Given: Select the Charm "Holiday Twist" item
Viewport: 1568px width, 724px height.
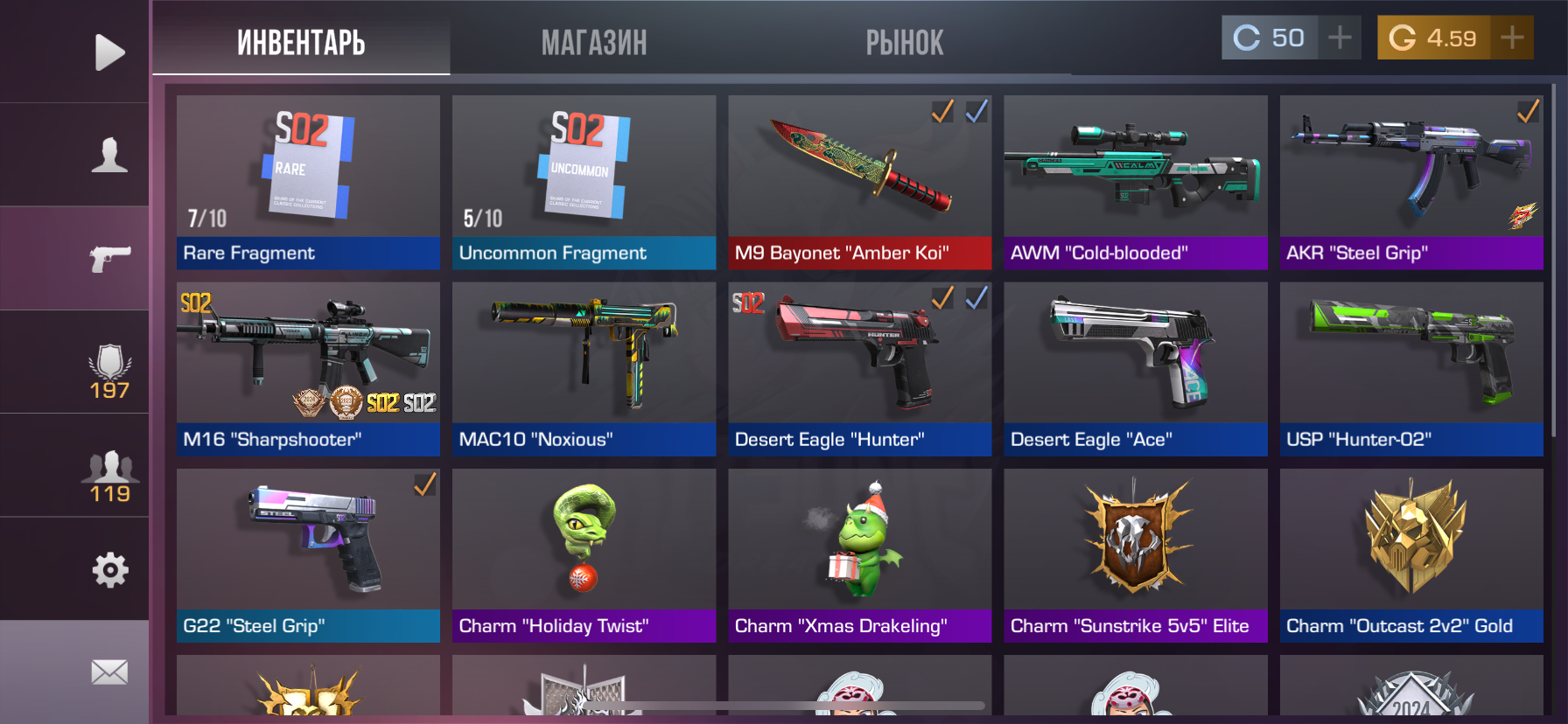Looking at the screenshot, I should (584, 555).
